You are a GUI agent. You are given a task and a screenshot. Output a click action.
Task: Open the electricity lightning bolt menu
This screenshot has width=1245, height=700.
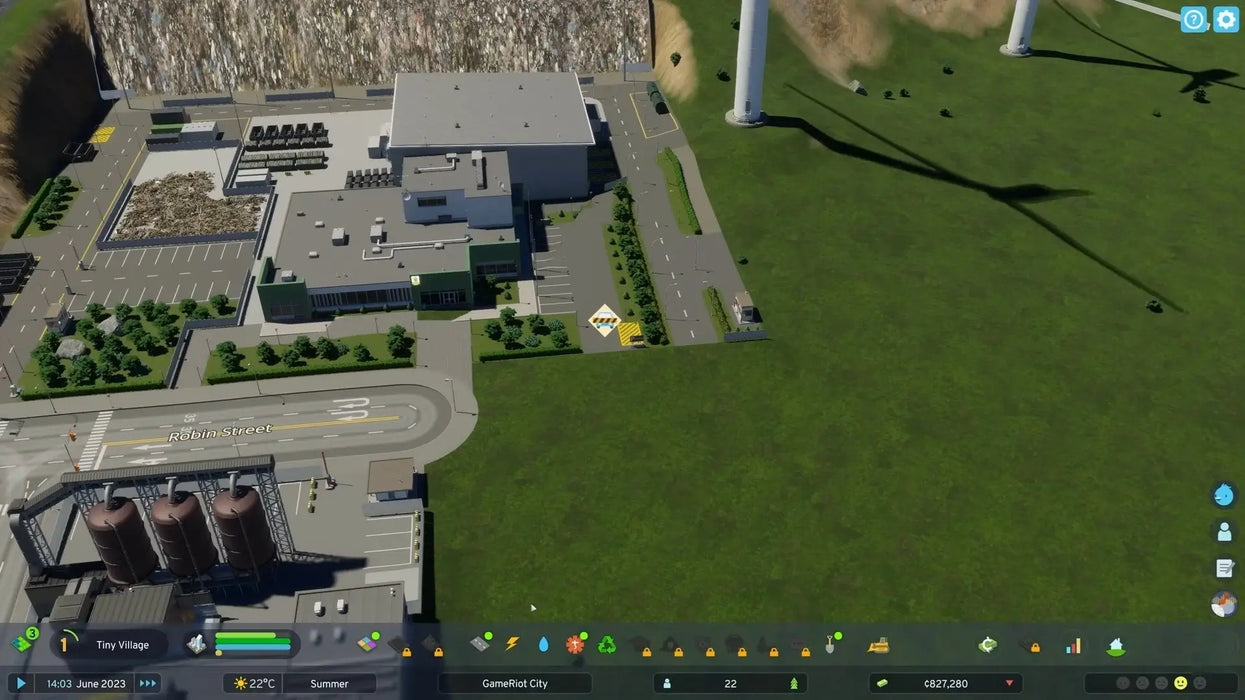tap(512, 645)
